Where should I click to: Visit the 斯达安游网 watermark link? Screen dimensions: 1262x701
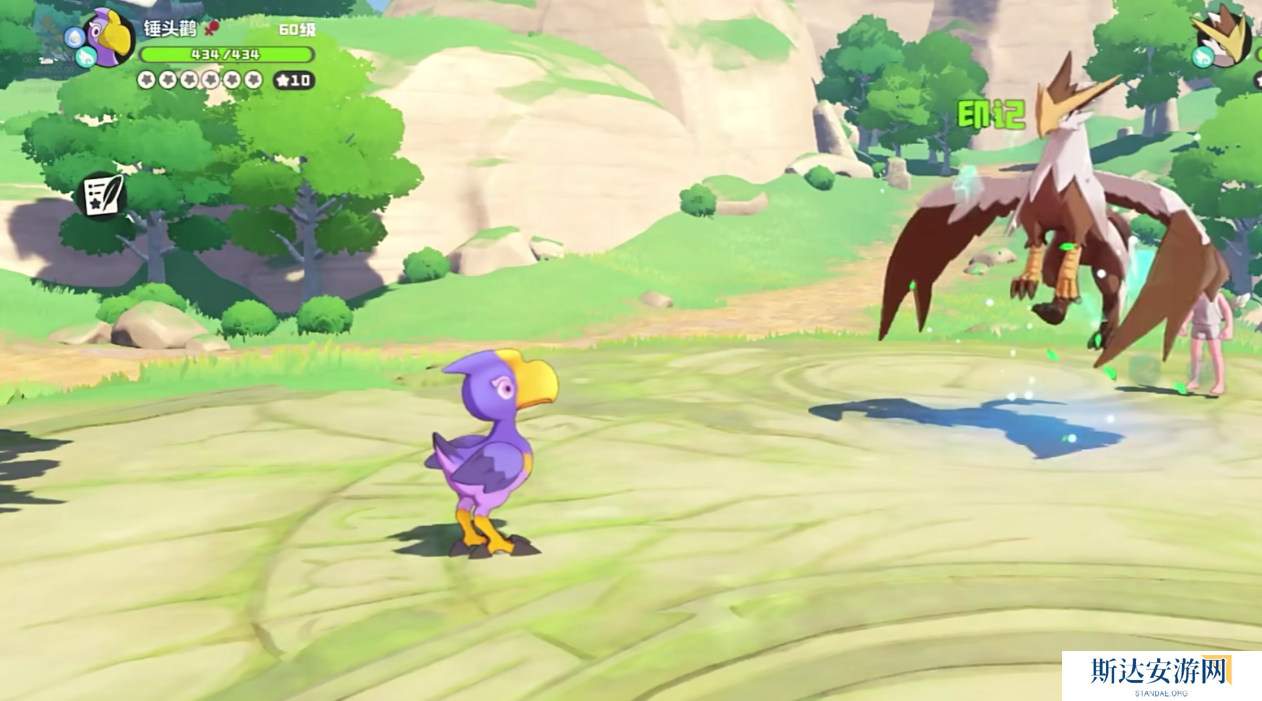click(1161, 674)
